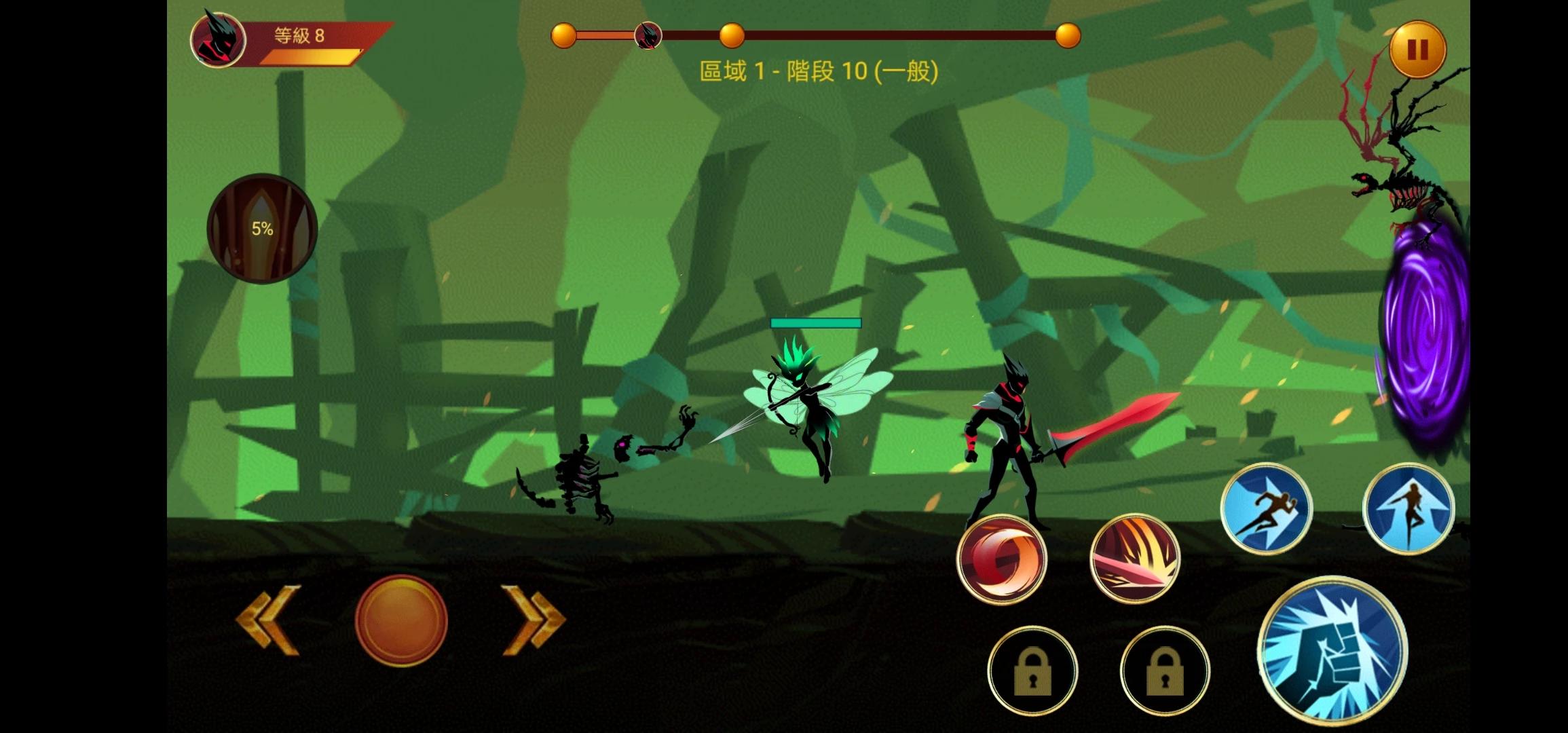Tap the orange round center pad button
The image size is (1568, 733).
coord(401,620)
